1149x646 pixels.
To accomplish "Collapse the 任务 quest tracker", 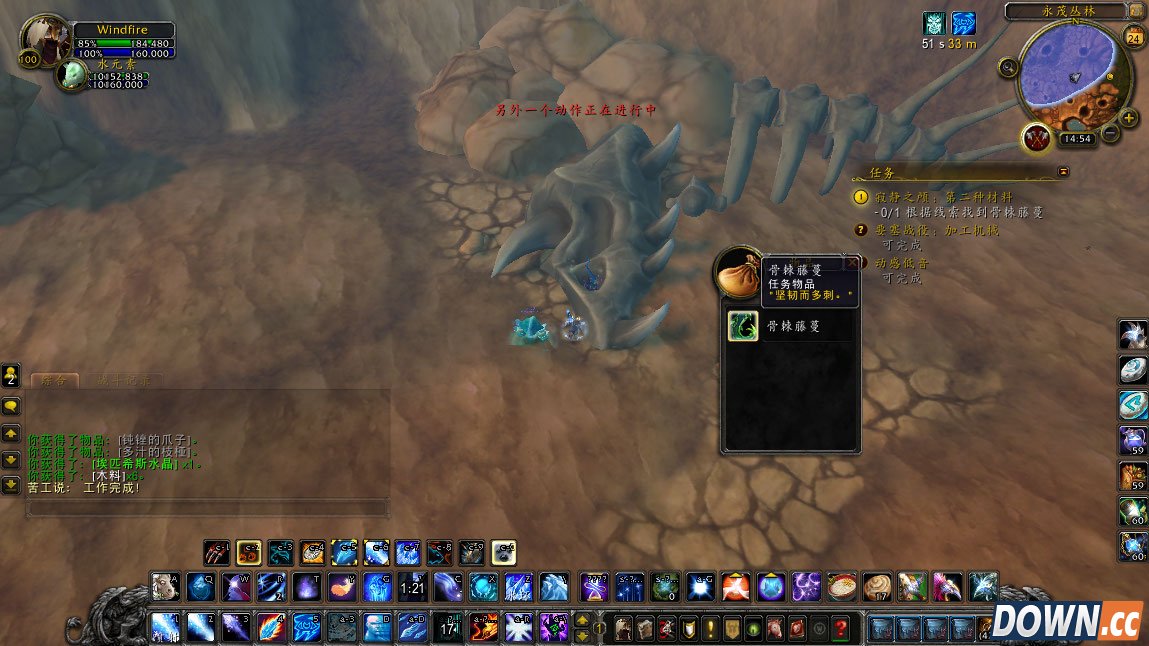I will tap(1063, 172).
